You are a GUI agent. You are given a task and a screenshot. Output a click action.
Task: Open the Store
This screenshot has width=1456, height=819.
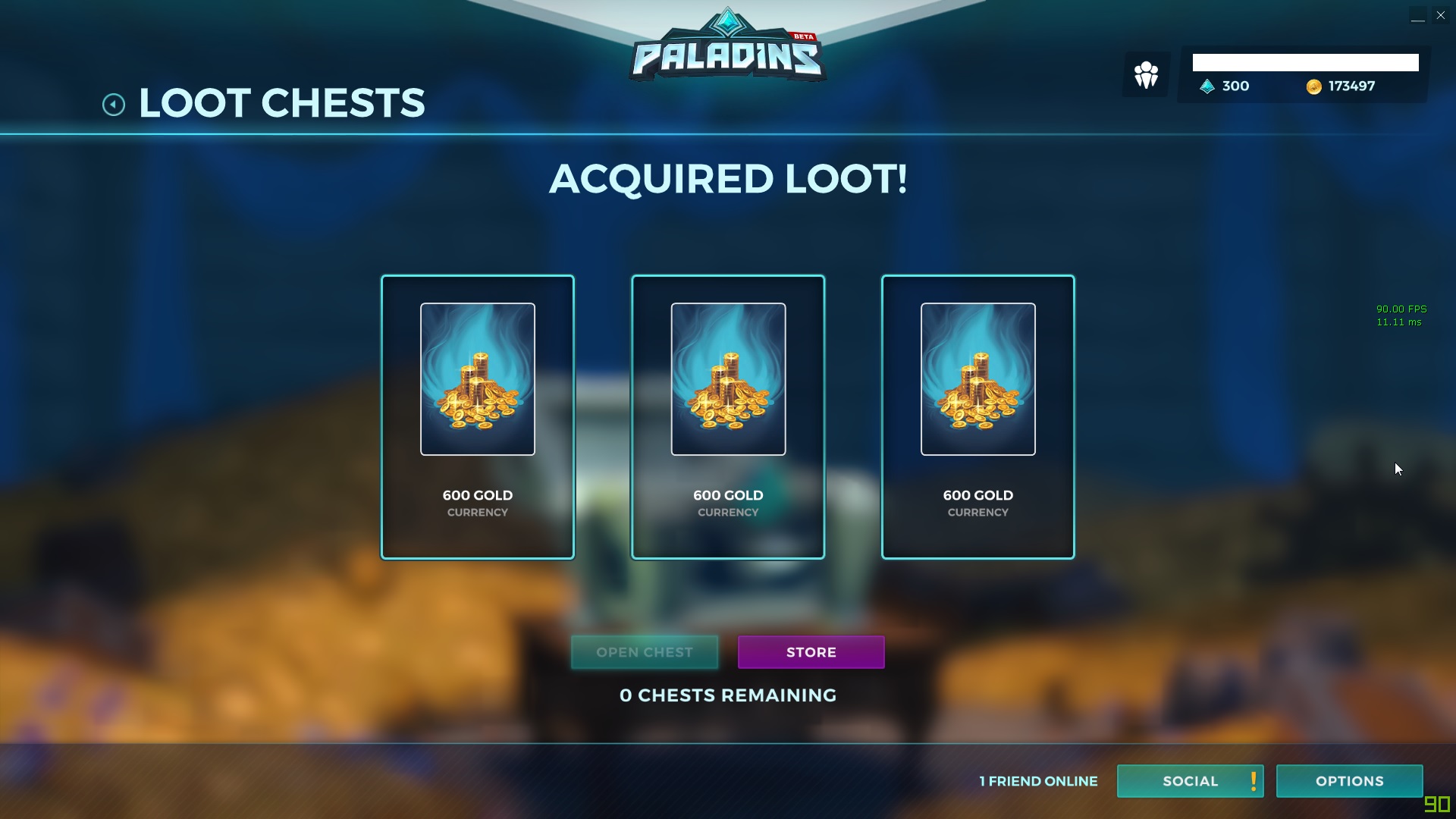(811, 652)
